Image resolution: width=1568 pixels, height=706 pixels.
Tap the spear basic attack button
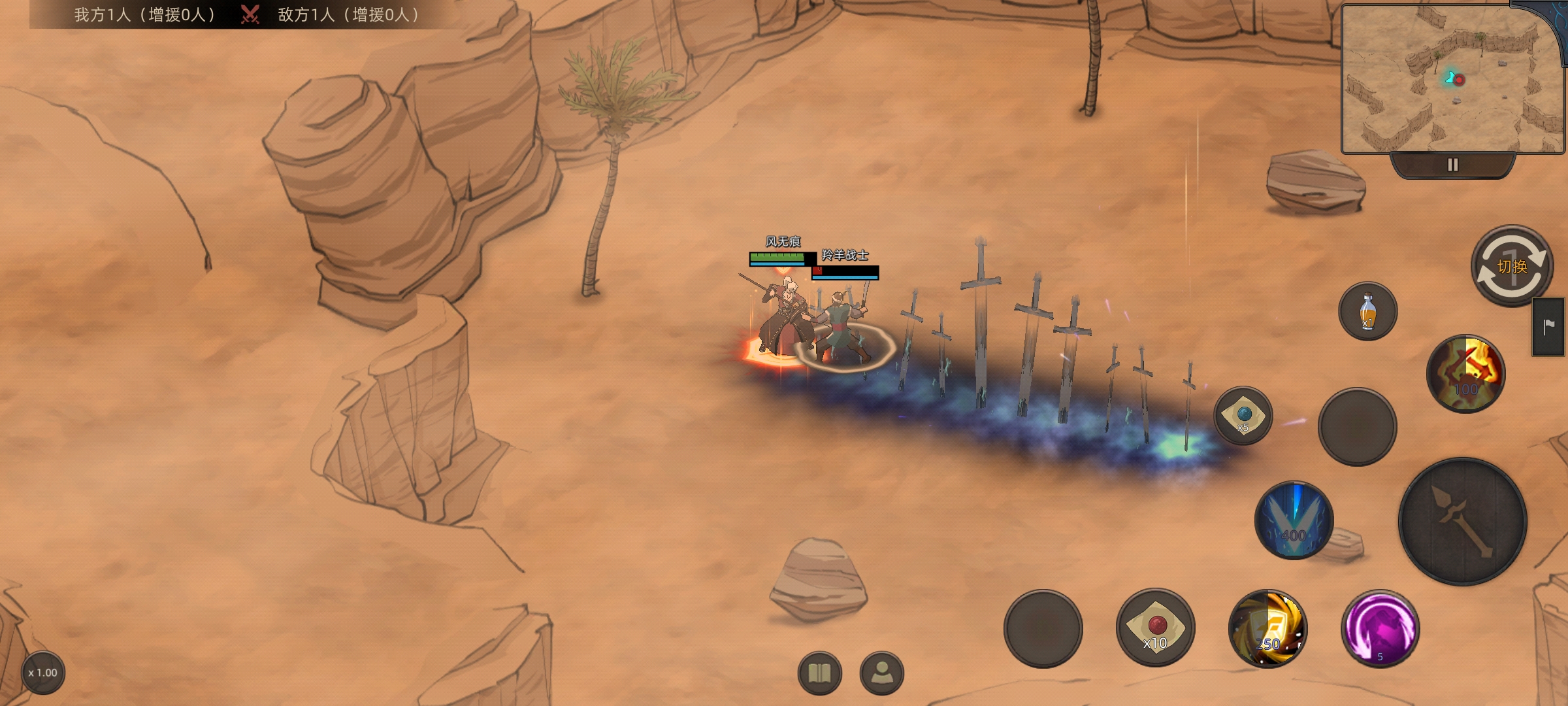coord(1462,521)
